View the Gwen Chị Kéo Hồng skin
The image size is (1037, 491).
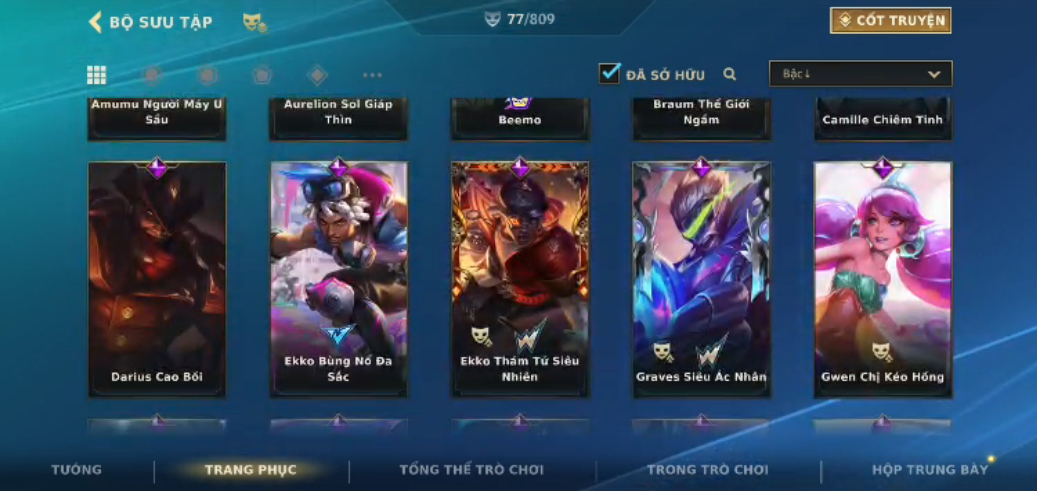click(x=883, y=279)
